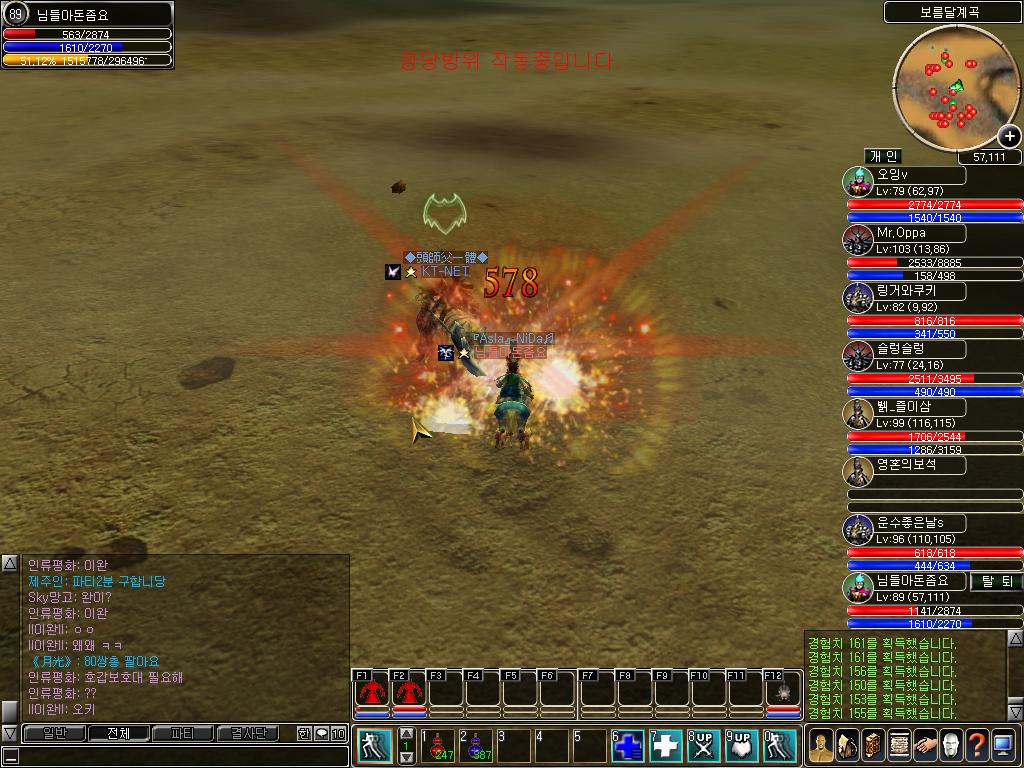Open the monitor system menu icon
The width and height of the screenshot is (1024, 768).
pos(1003,746)
